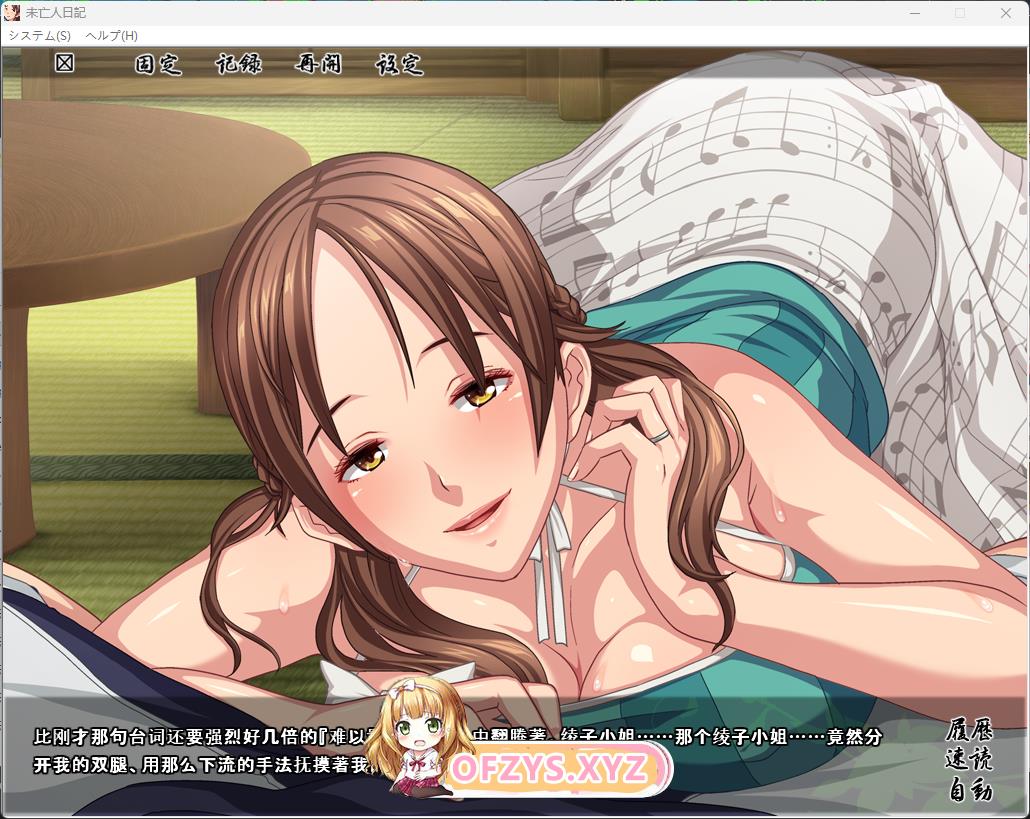Open the システム(S) window menu
The height and width of the screenshot is (819, 1030).
(x=39, y=35)
